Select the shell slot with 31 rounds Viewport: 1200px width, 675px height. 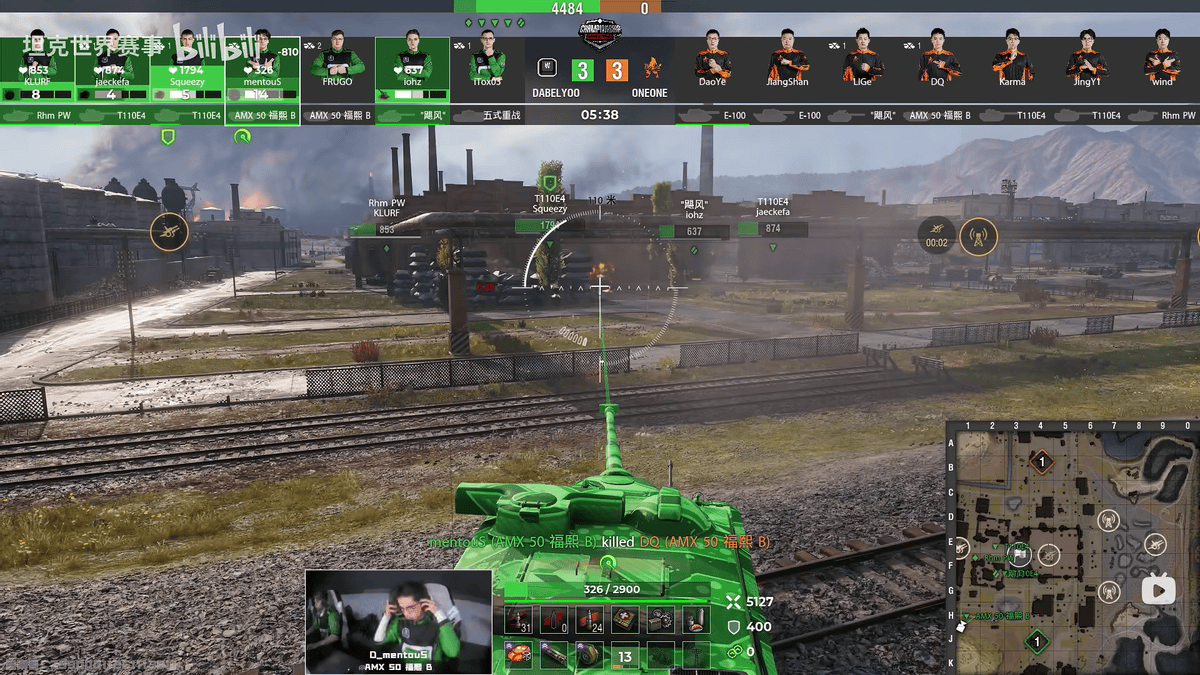point(518,620)
